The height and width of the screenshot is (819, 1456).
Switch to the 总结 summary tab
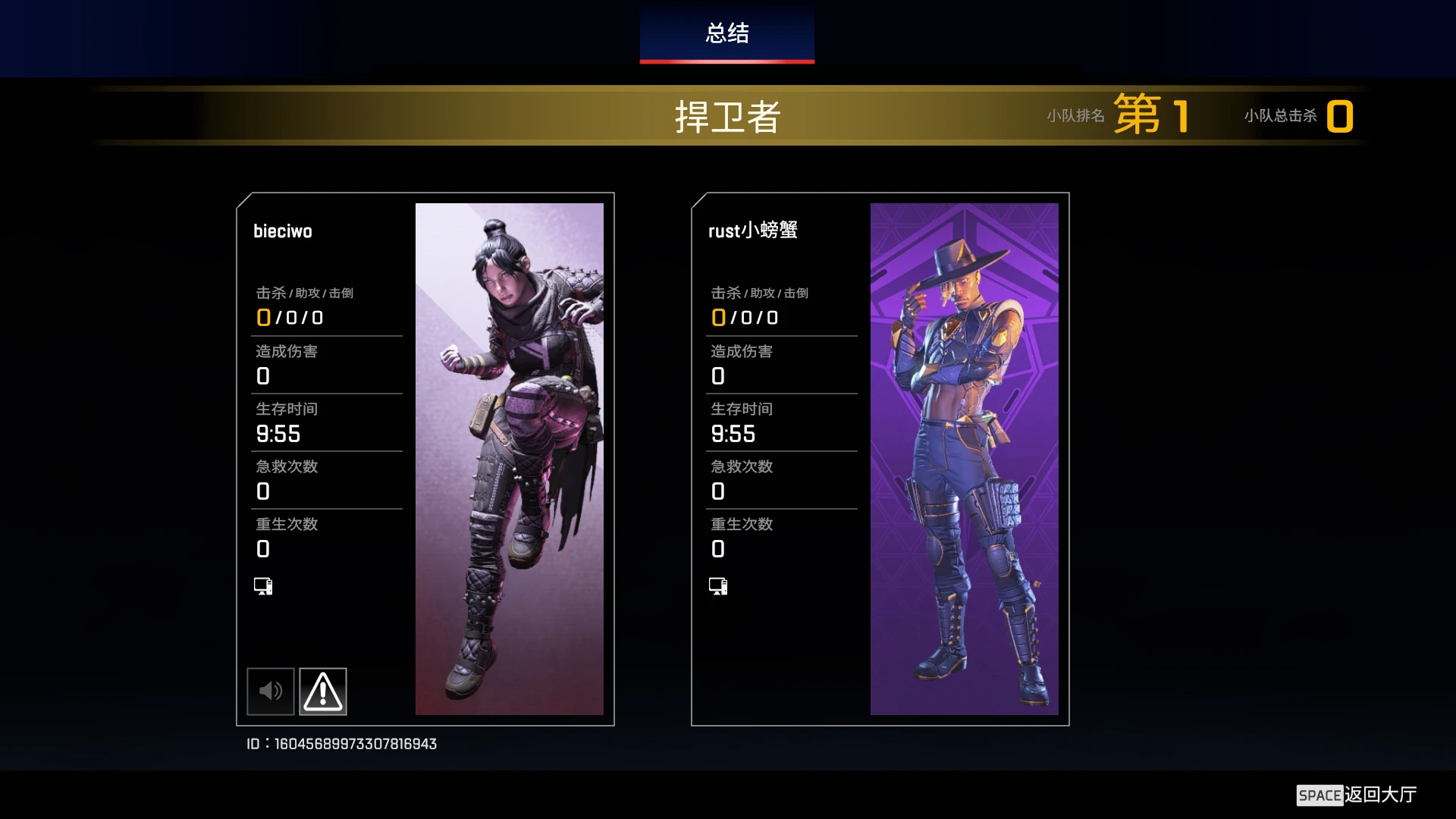pos(726,33)
